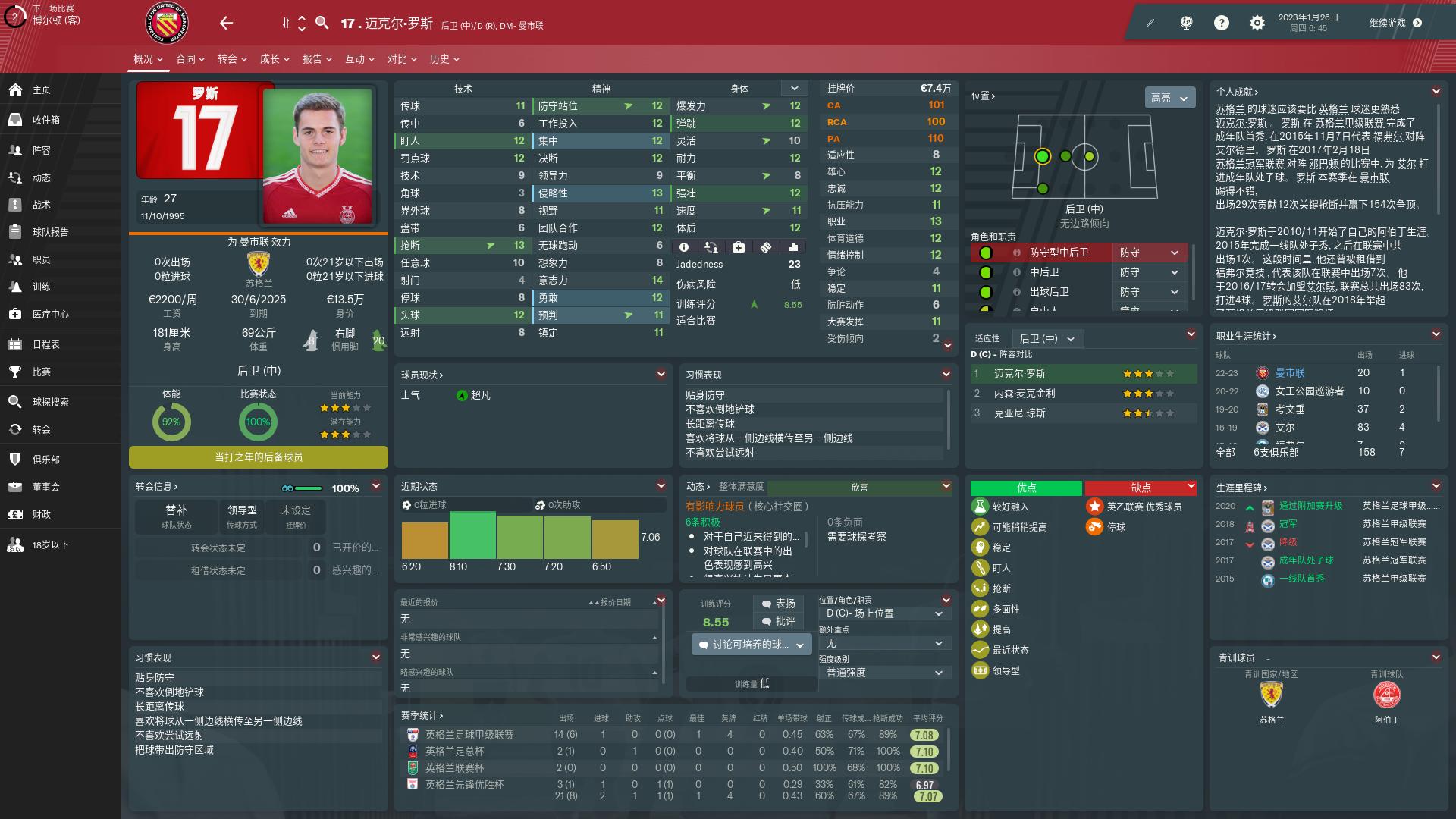
Task: Open the settings gear in the top bar
Action: [x=1257, y=23]
